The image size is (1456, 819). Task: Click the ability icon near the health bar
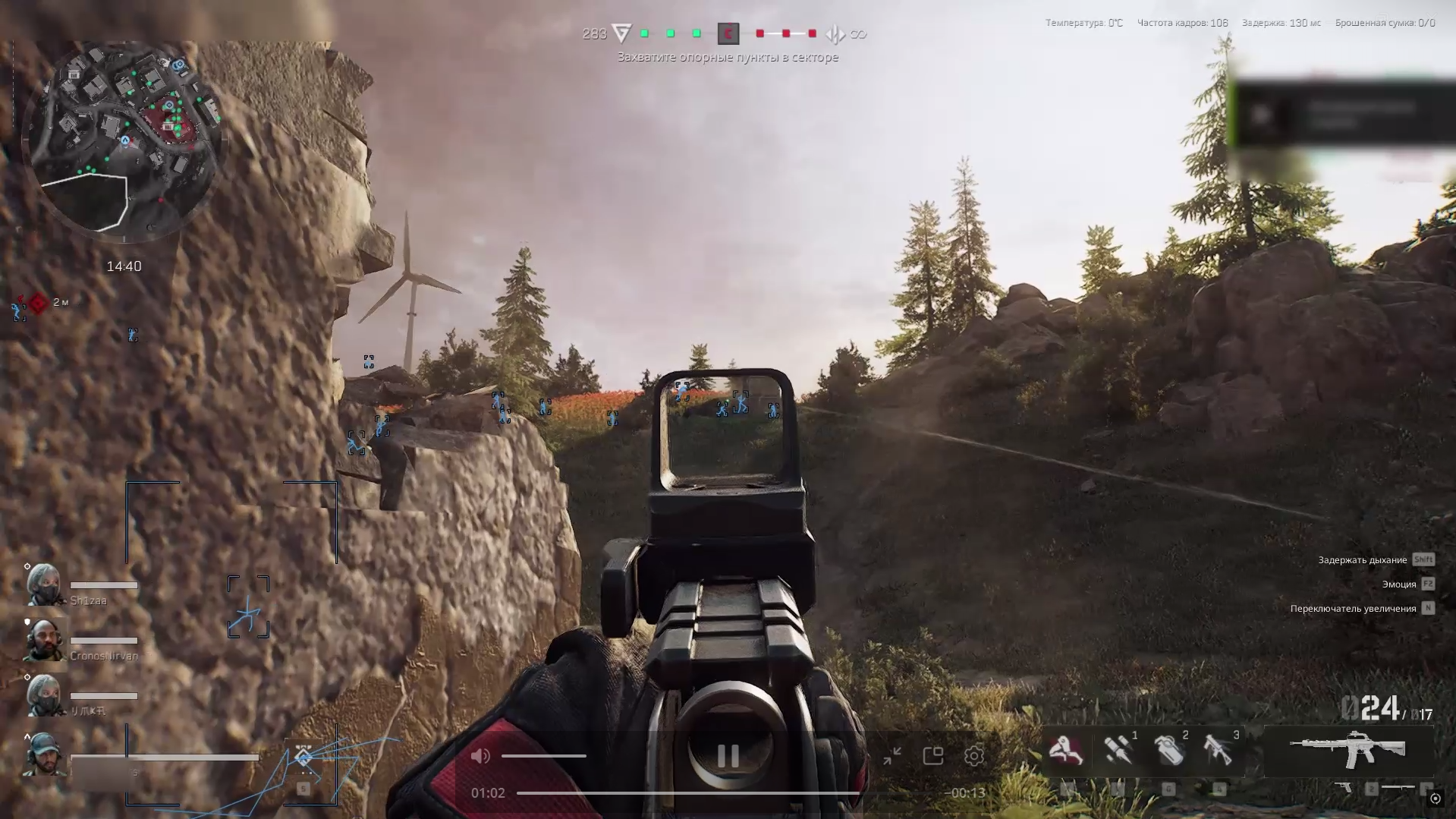click(x=303, y=757)
